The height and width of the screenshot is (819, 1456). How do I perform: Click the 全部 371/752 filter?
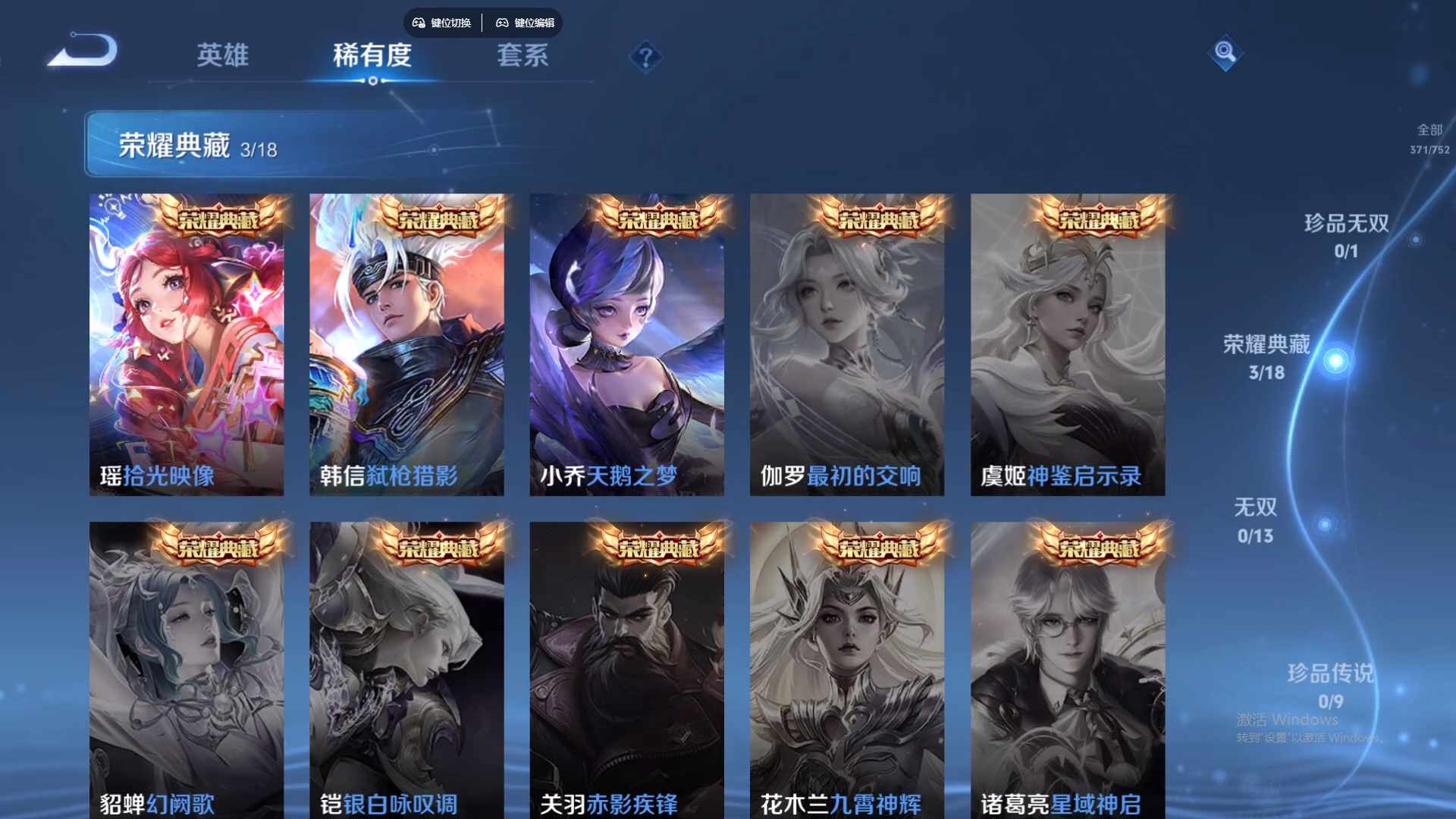coord(1428,140)
